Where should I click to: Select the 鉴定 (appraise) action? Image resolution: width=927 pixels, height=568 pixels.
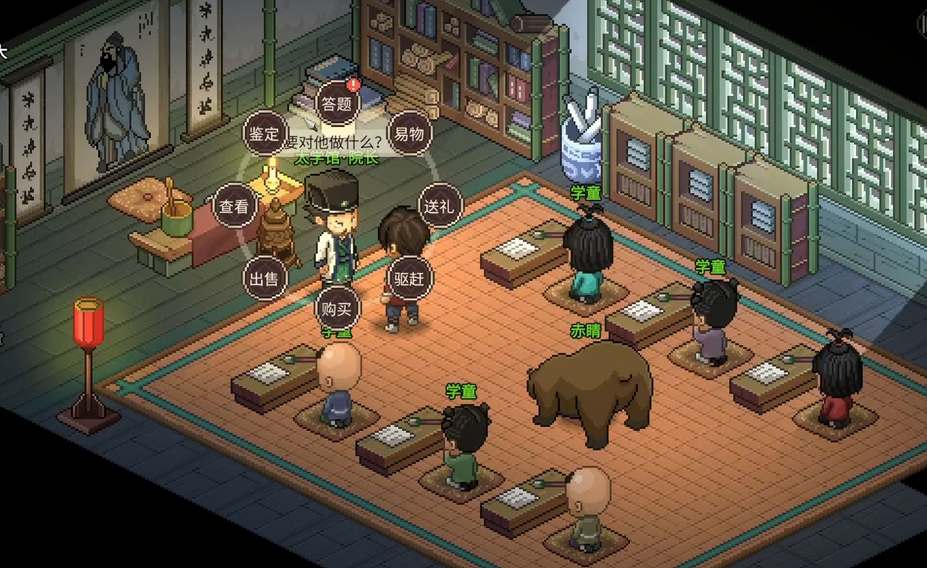click(263, 133)
